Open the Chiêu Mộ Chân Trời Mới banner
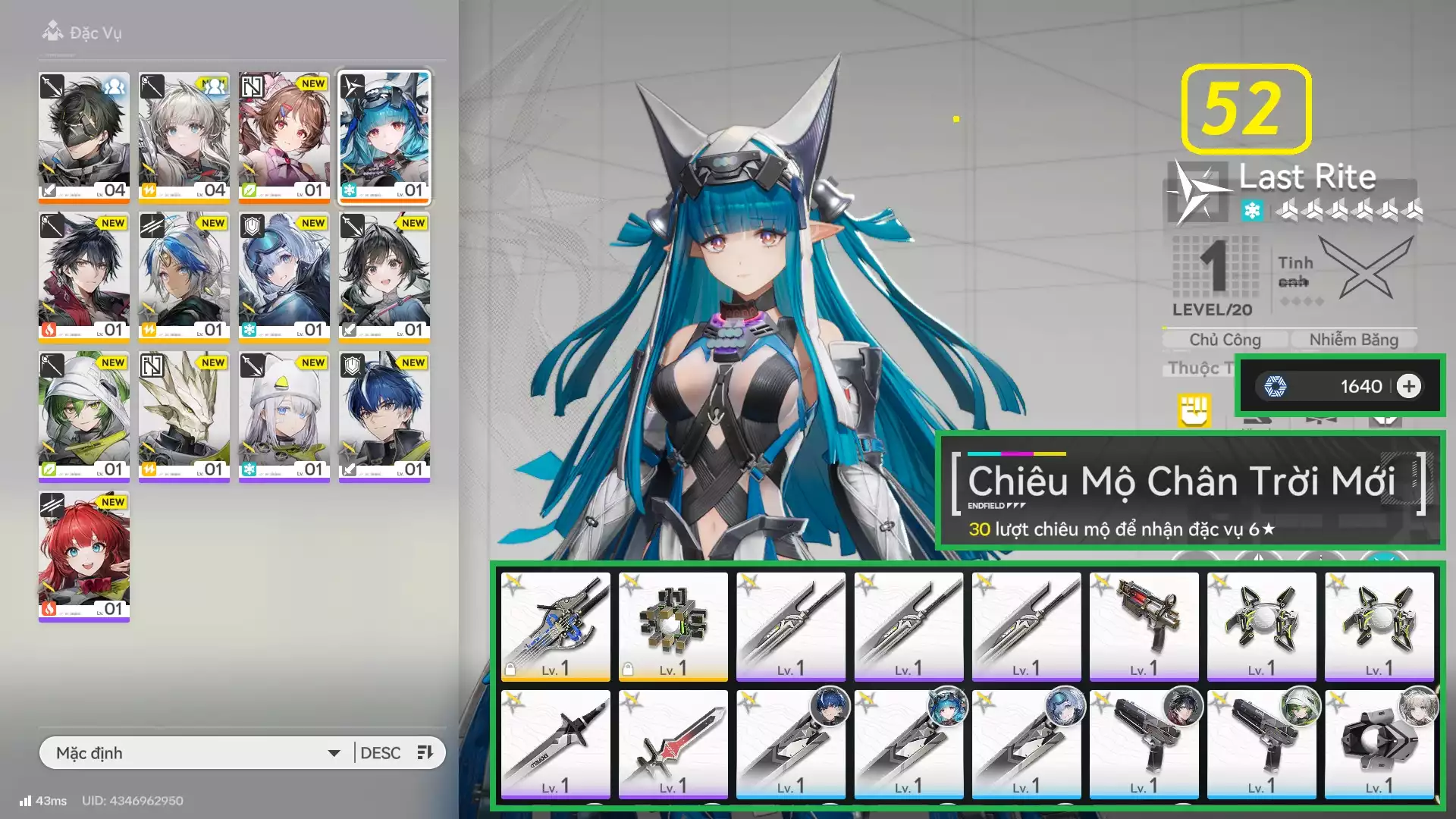1456x819 pixels. tap(1190, 491)
